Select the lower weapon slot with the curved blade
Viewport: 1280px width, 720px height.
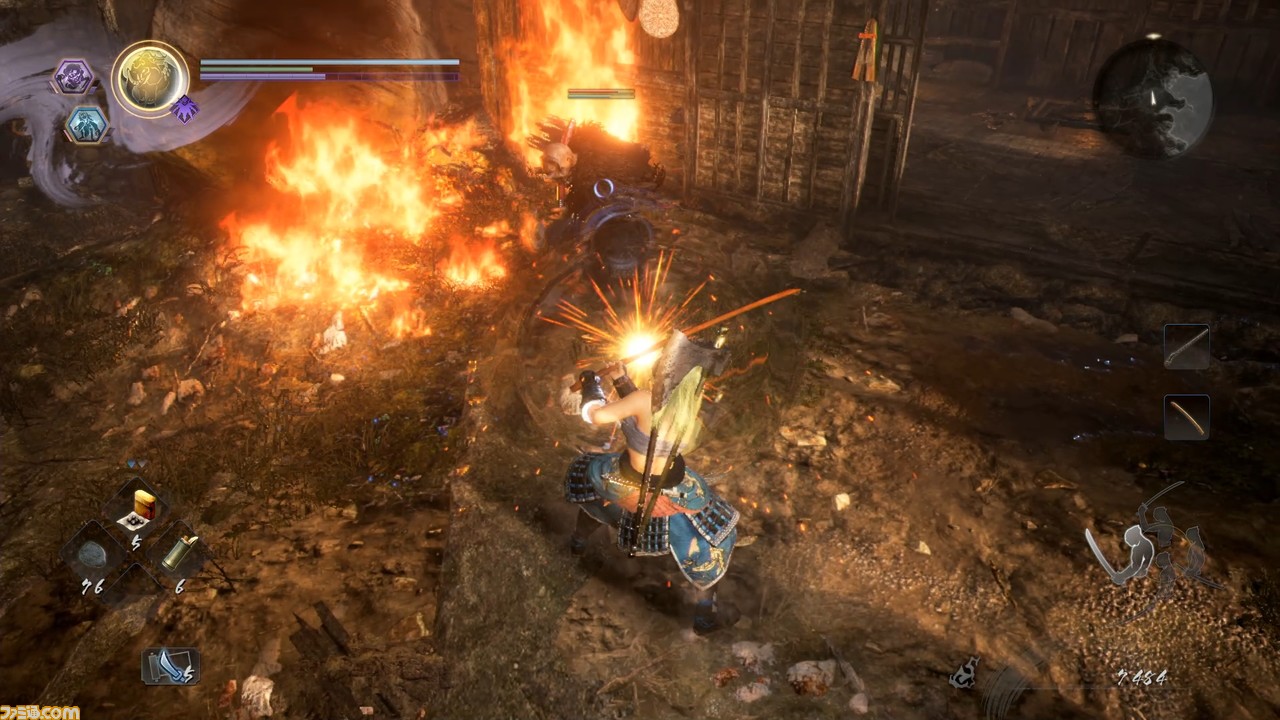pyautogui.click(x=1186, y=417)
